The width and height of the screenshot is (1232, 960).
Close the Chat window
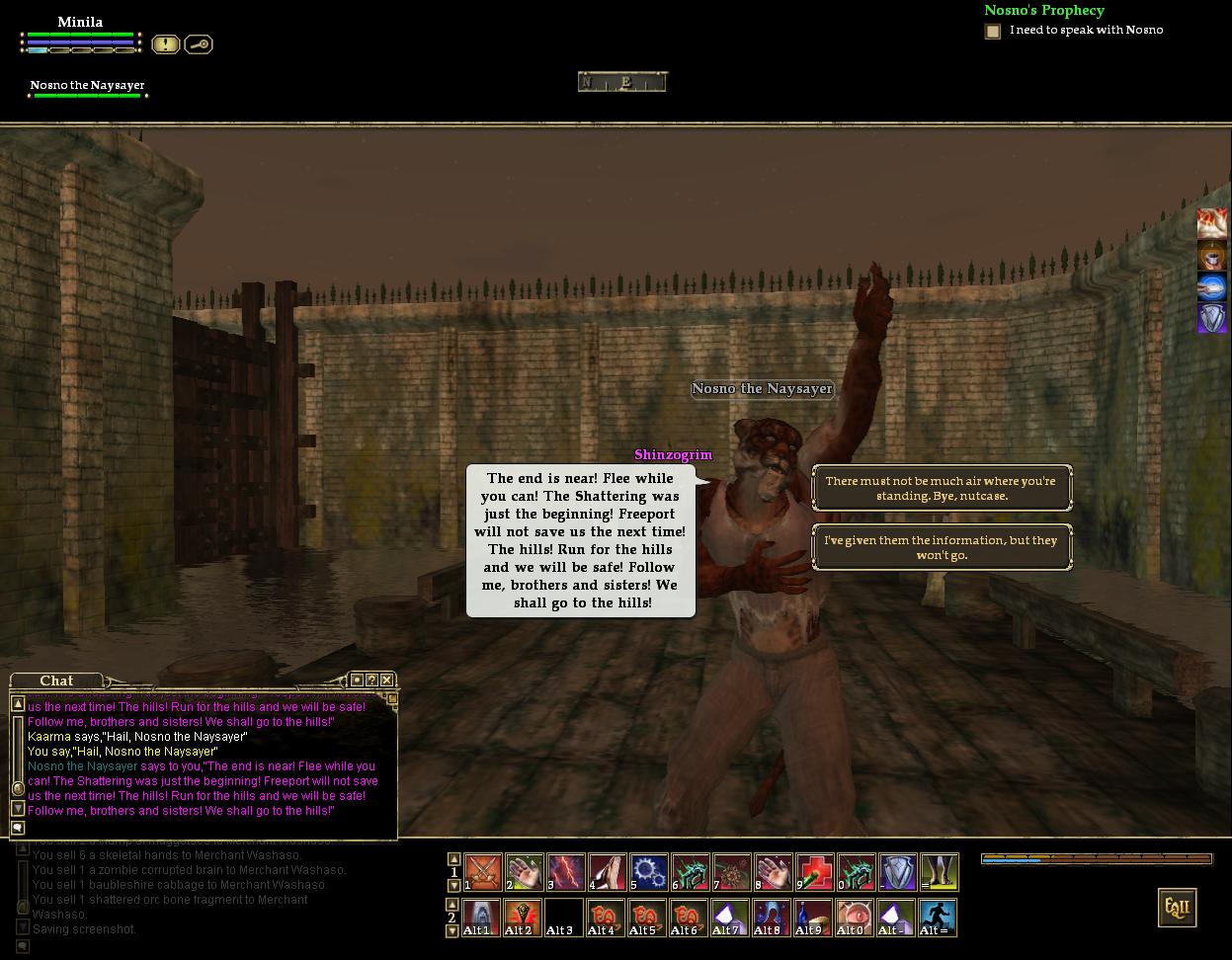pyautogui.click(x=387, y=680)
